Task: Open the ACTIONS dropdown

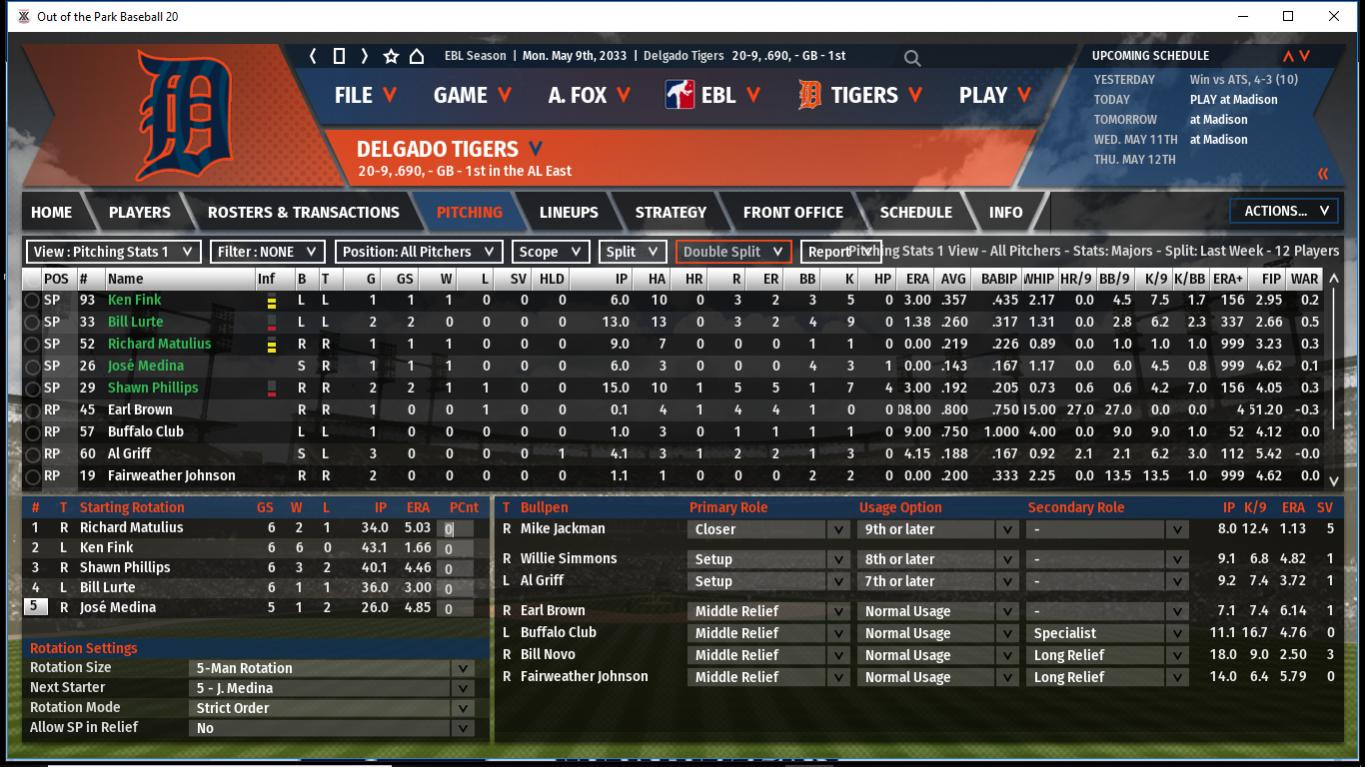Action: [1284, 211]
